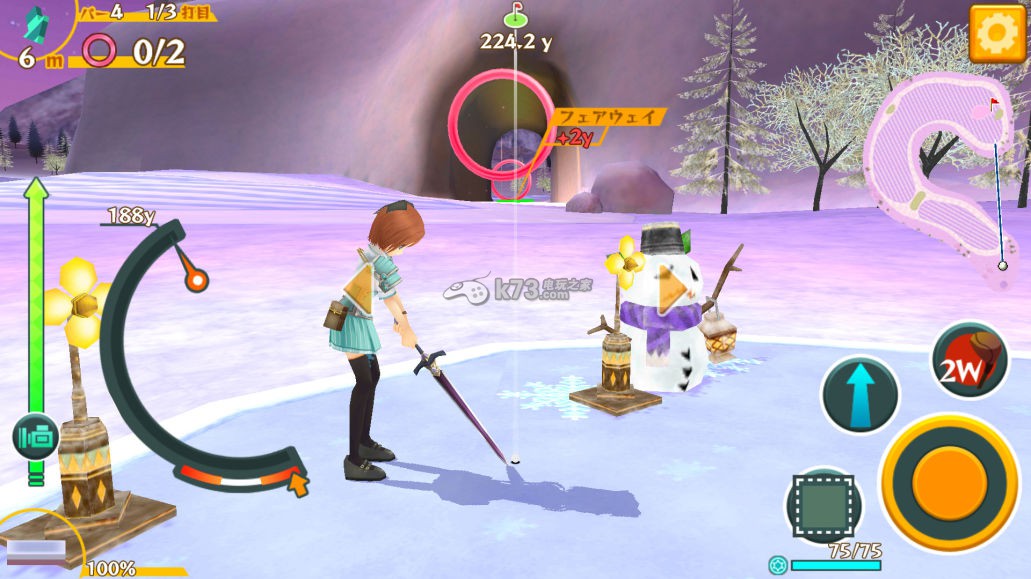The width and height of the screenshot is (1031, 579).
Task: Aim left with the orange left arrow
Action: point(359,285)
